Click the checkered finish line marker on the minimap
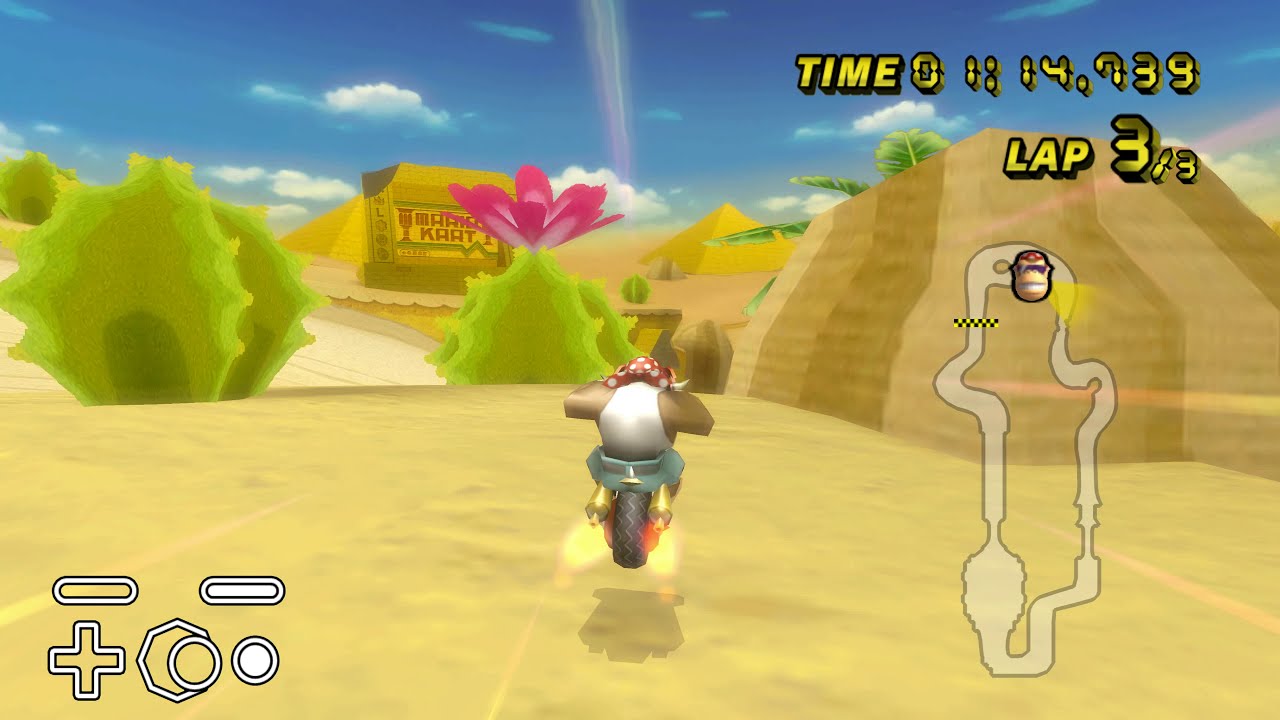Image resolution: width=1280 pixels, height=720 pixels. 976,323
